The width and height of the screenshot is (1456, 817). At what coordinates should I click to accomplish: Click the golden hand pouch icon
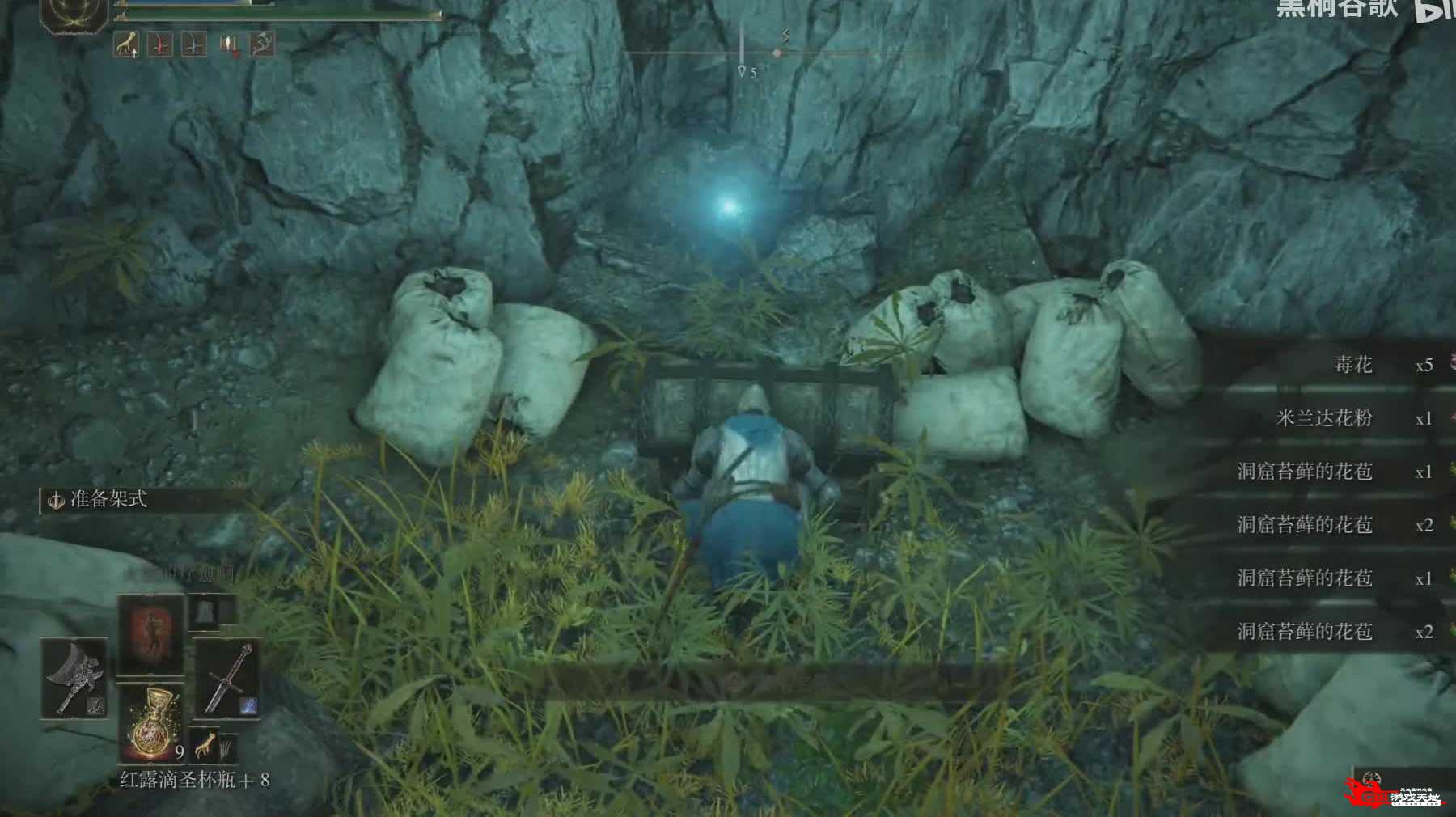(x=205, y=743)
